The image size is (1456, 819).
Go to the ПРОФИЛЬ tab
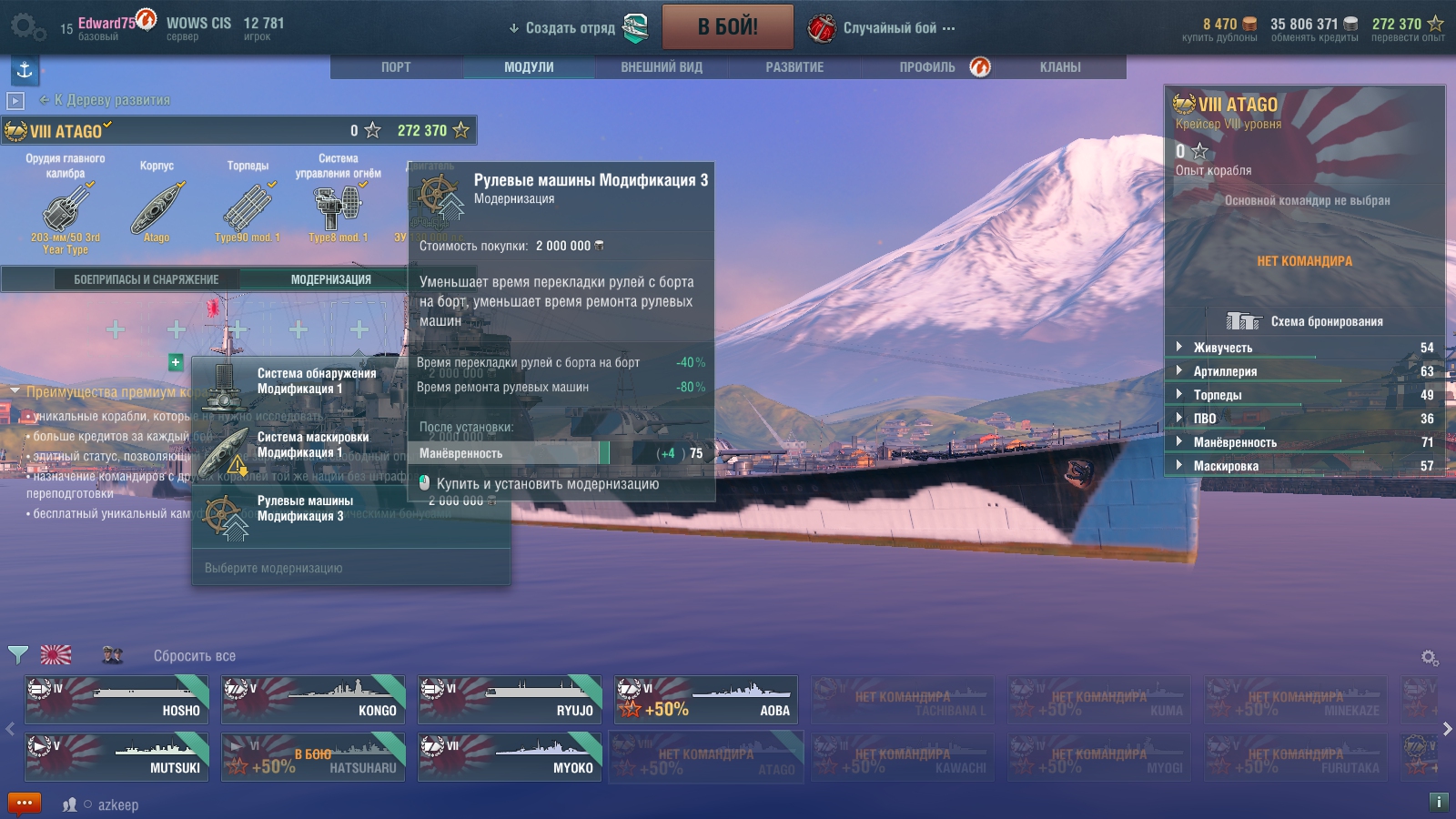[x=927, y=67]
